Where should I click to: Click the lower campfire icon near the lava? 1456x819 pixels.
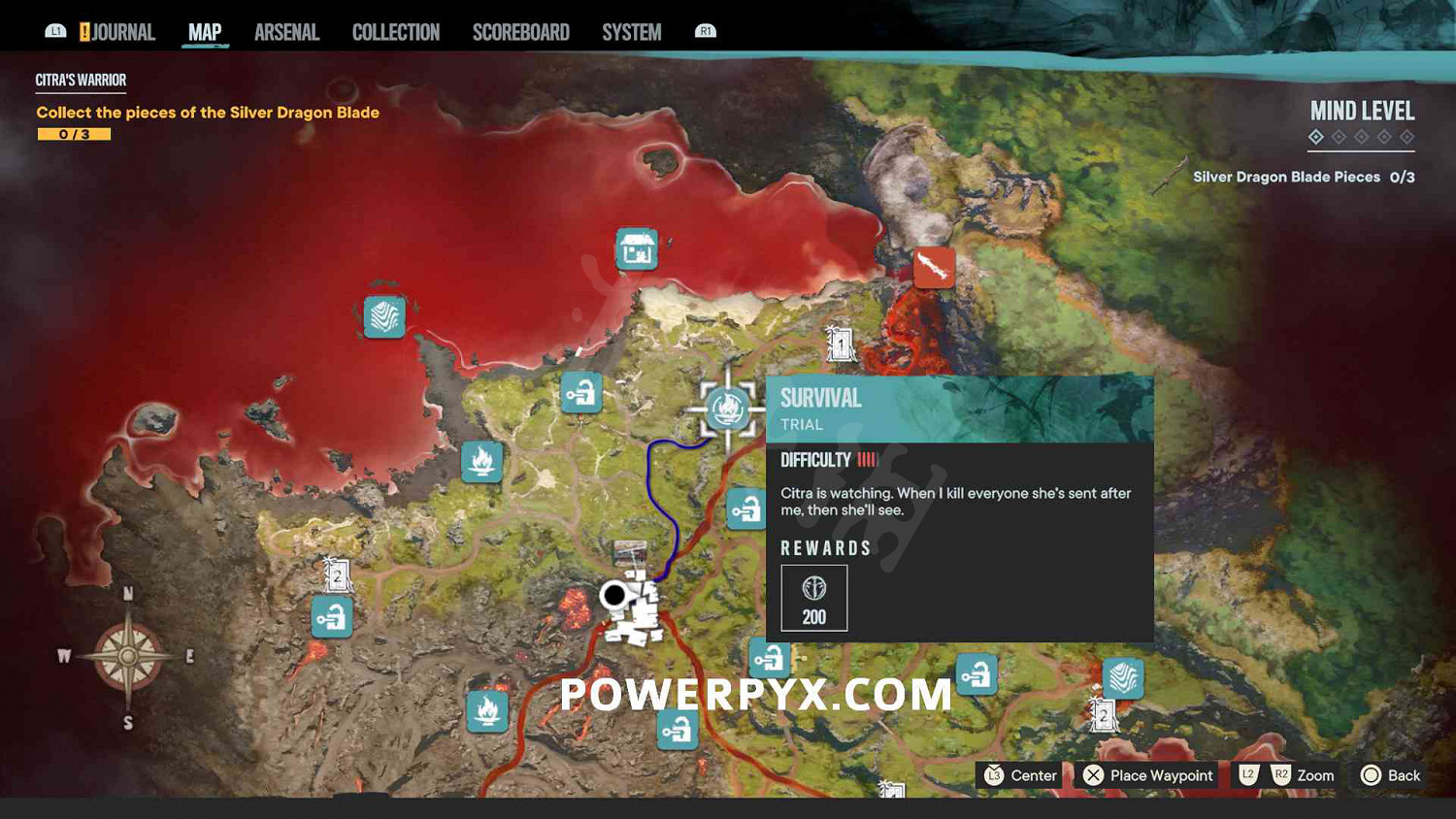pos(487,712)
